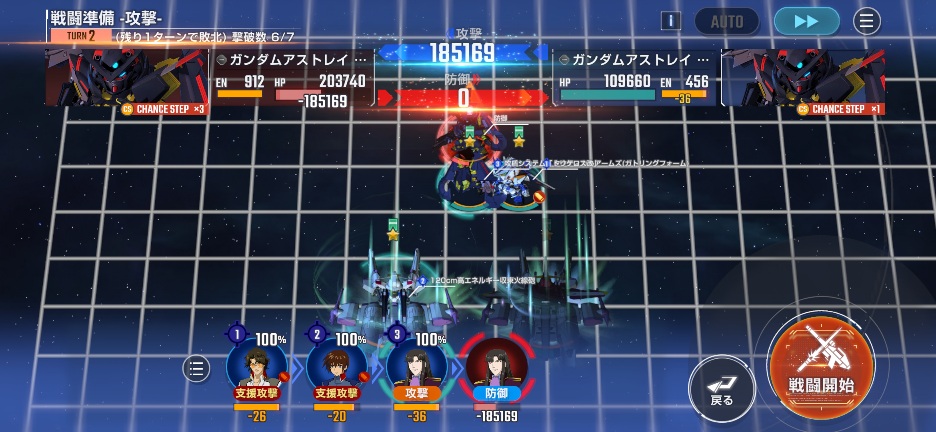Toggle AUTO battle mode

[726, 21]
